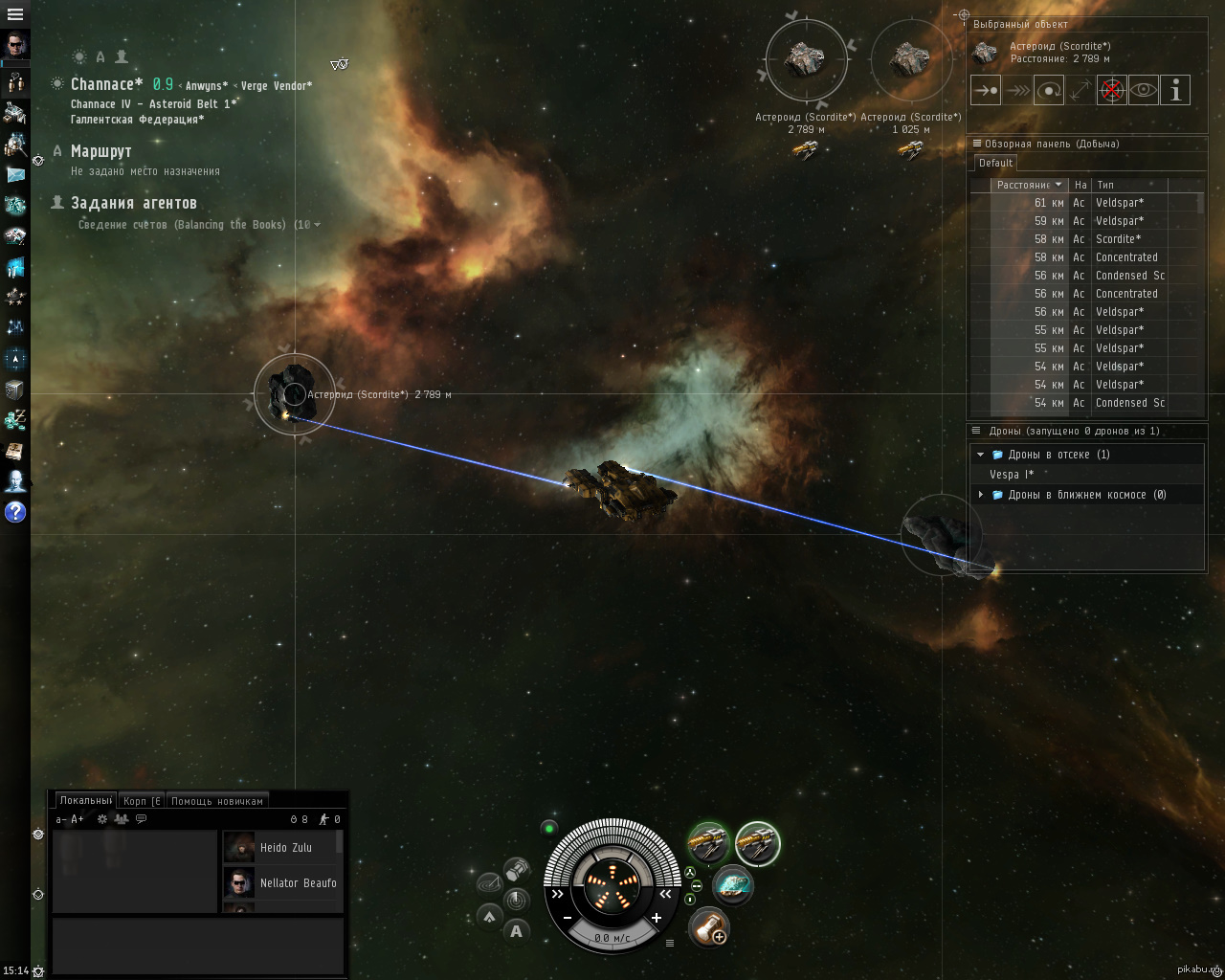Open the character portrait sheet
The height and width of the screenshot is (980, 1225).
click(x=16, y=46)
